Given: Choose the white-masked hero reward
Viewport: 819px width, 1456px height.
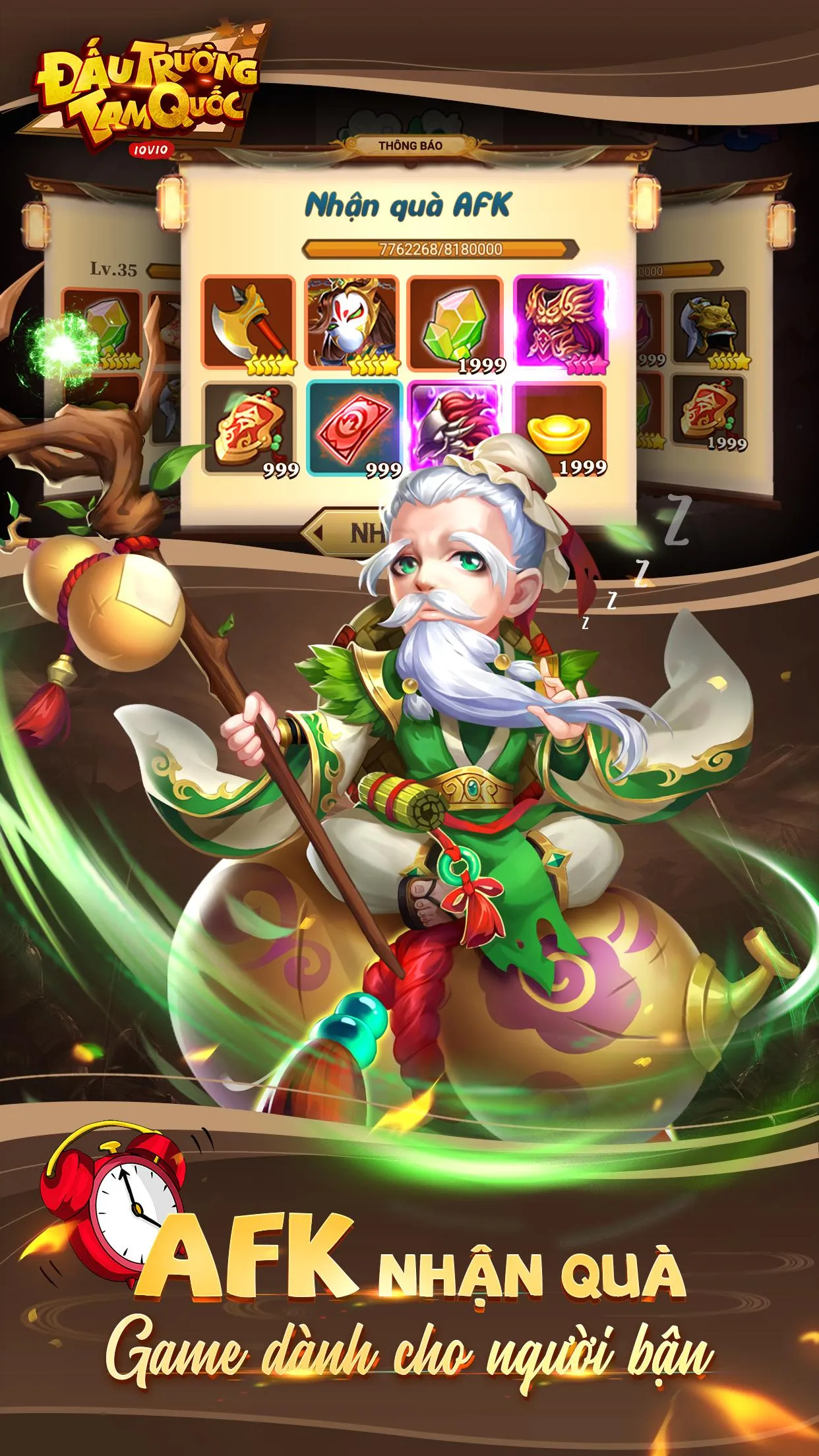Looking at the screenshot, I should click(x=352, y=324).
